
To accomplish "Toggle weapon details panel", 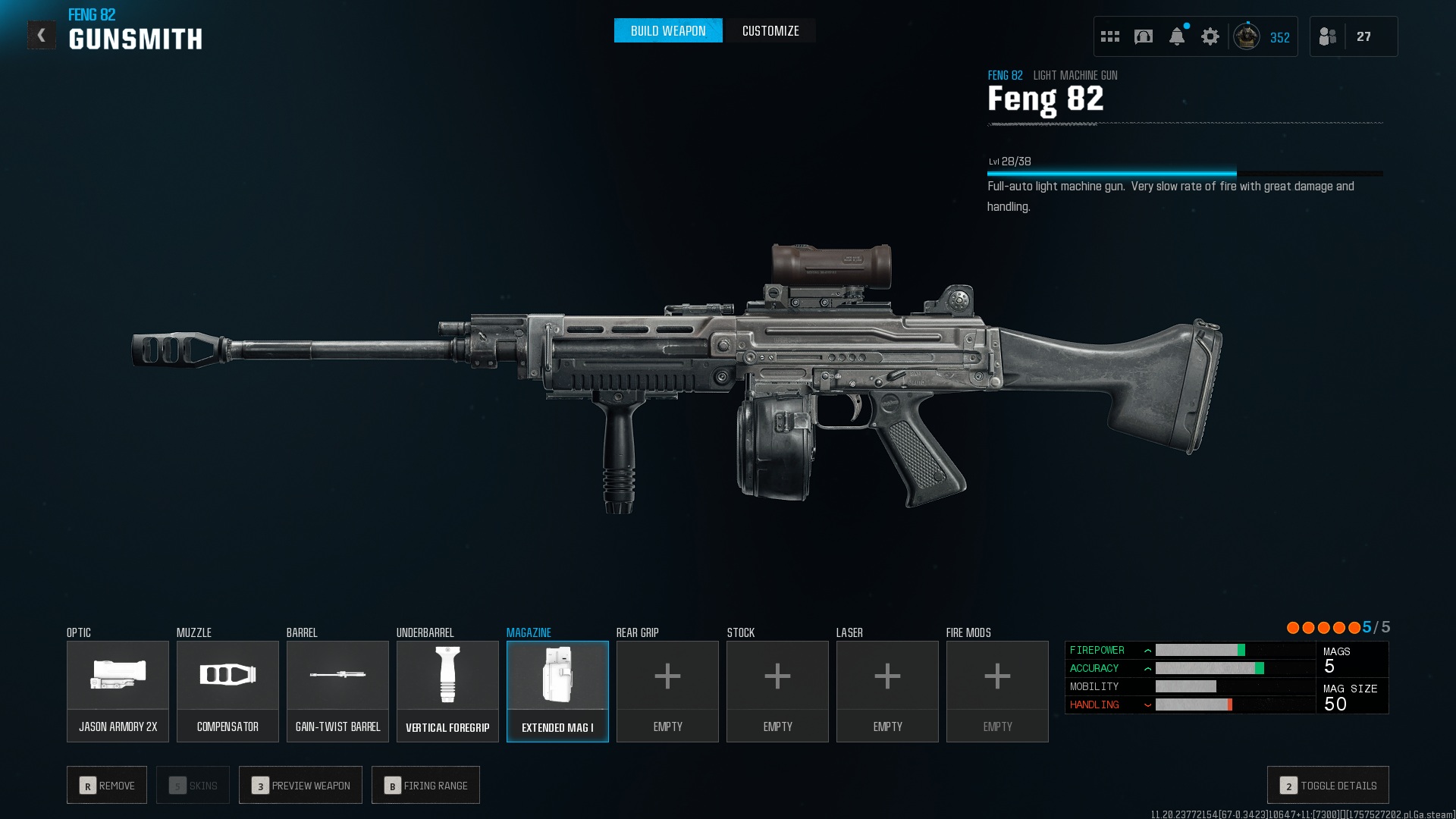I will coord(1328,786).
